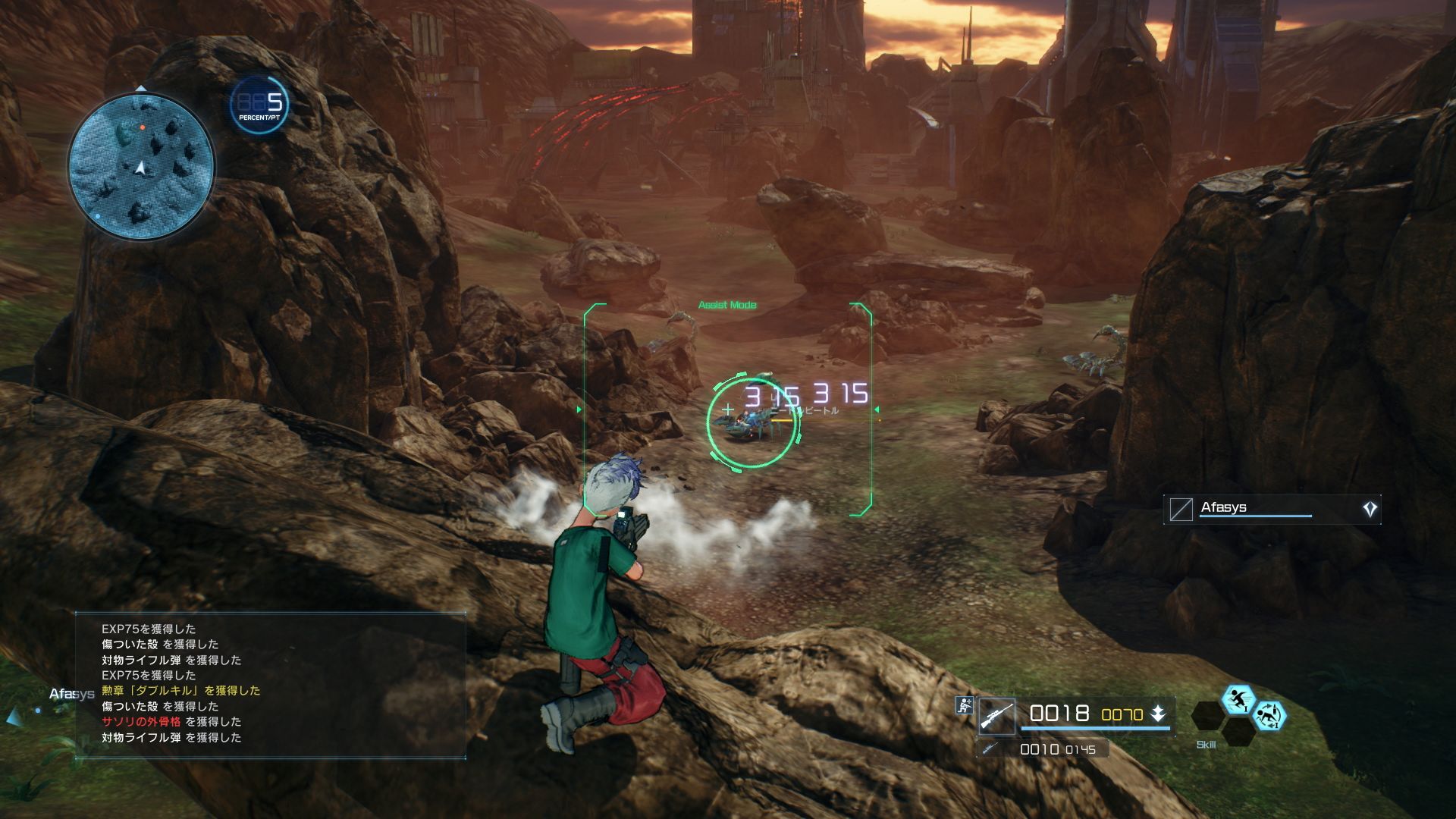Screen dimensions: 1456x819
Task: Select the red enemy marker on minimap
Action: point(141,127)
